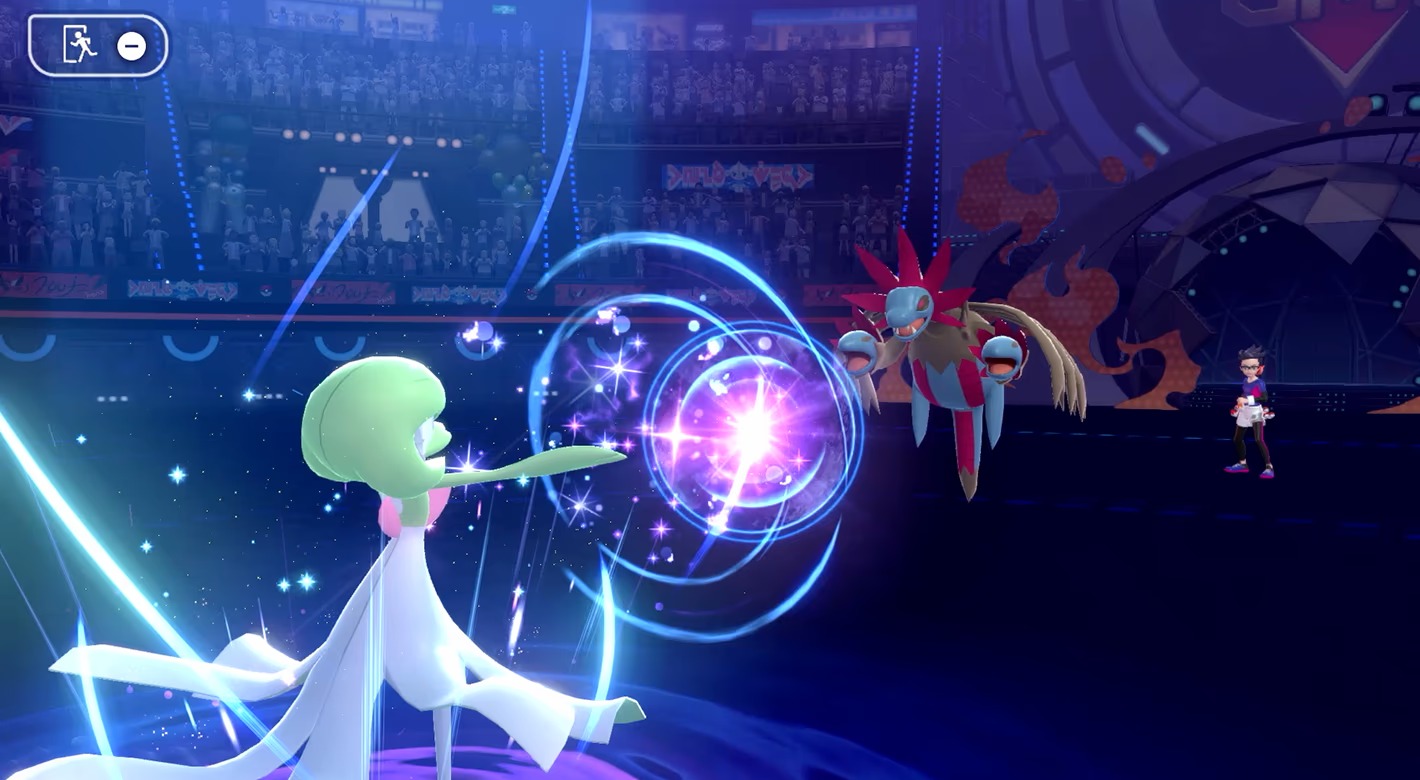Image resolution: width=1420 pixels, height=780 pixels.
Task: Select the rounded Run prompt capsule
Action: [97, 44]
